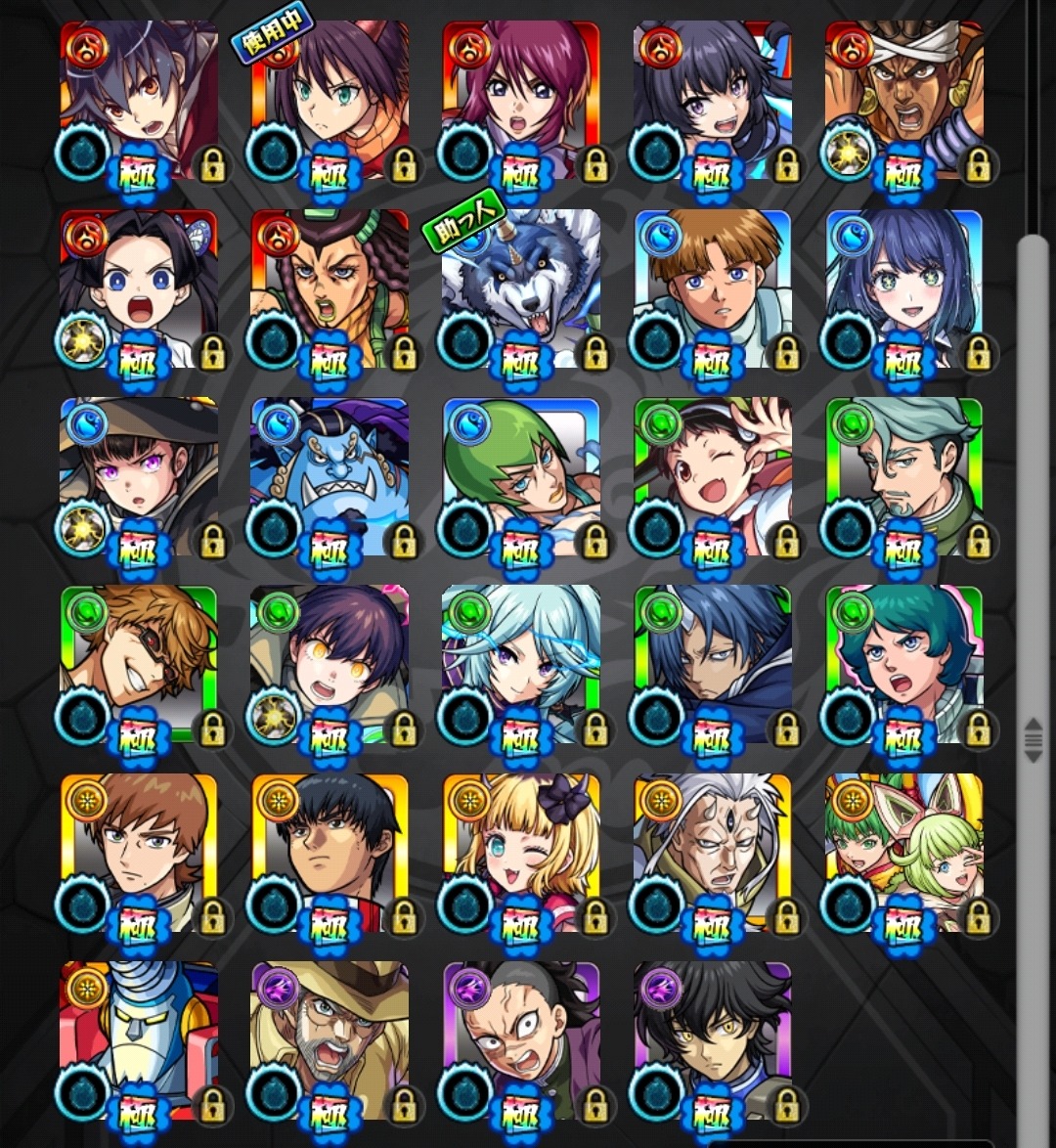Choose the blue wolf helper character
Viewport: 1056px width, 1148px height.
pos(521,286)
